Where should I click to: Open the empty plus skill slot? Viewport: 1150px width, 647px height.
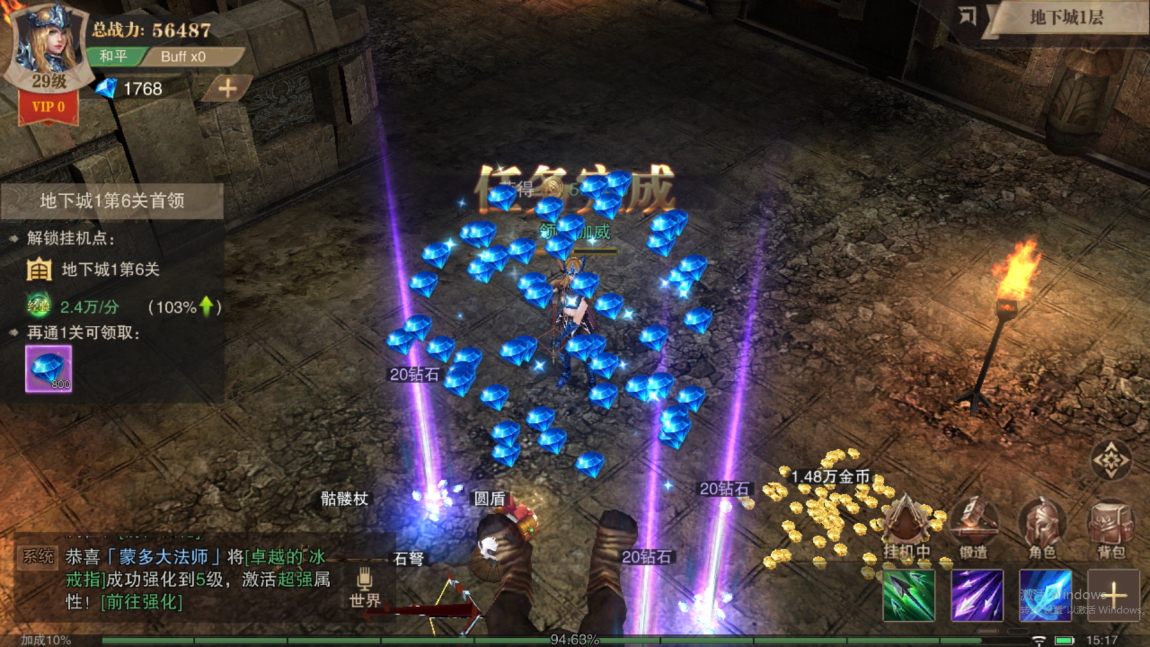(x=1113, y=596)
